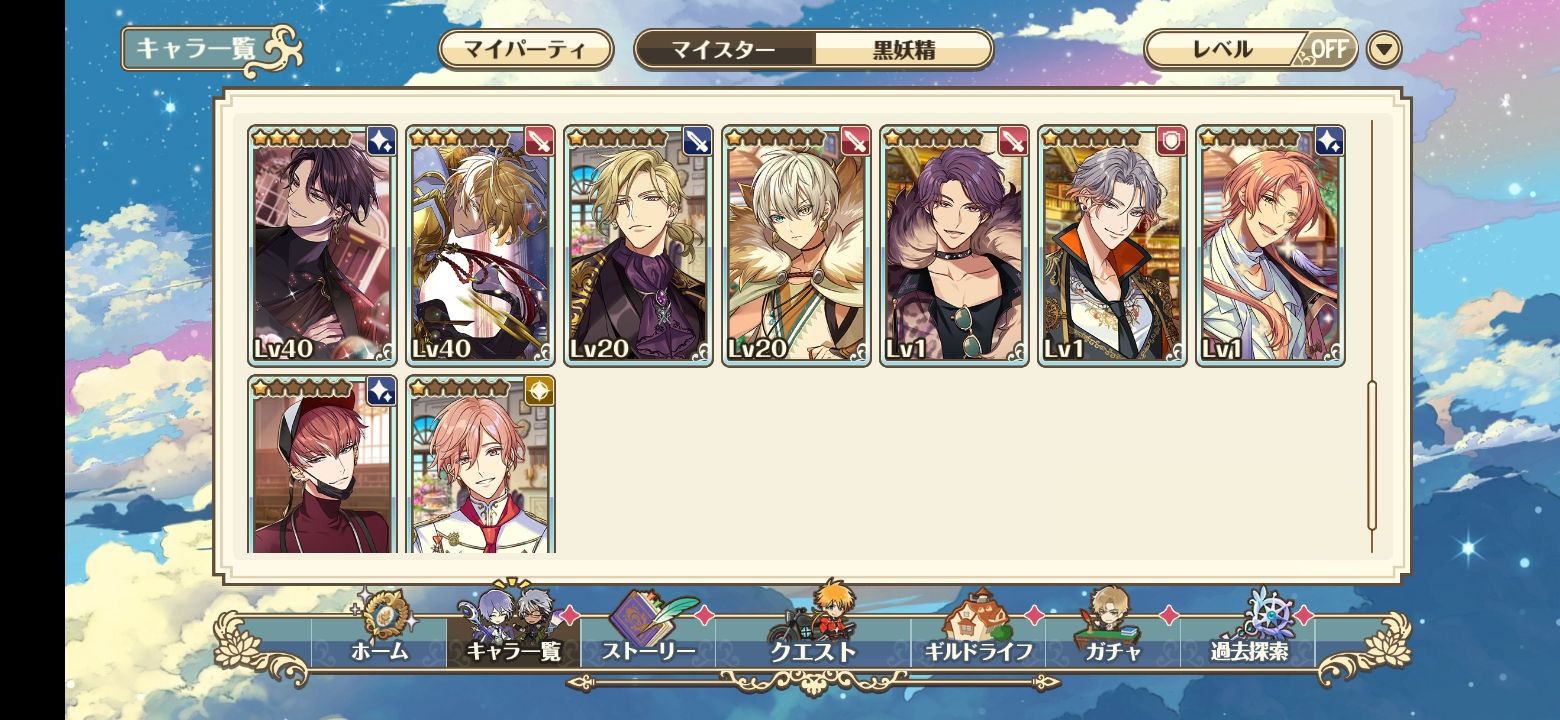The width and height of the screenshot is (1560, 720).
Task: Pick the white-haired fur collar Lv20 card
Action: [x=797, y=245]
